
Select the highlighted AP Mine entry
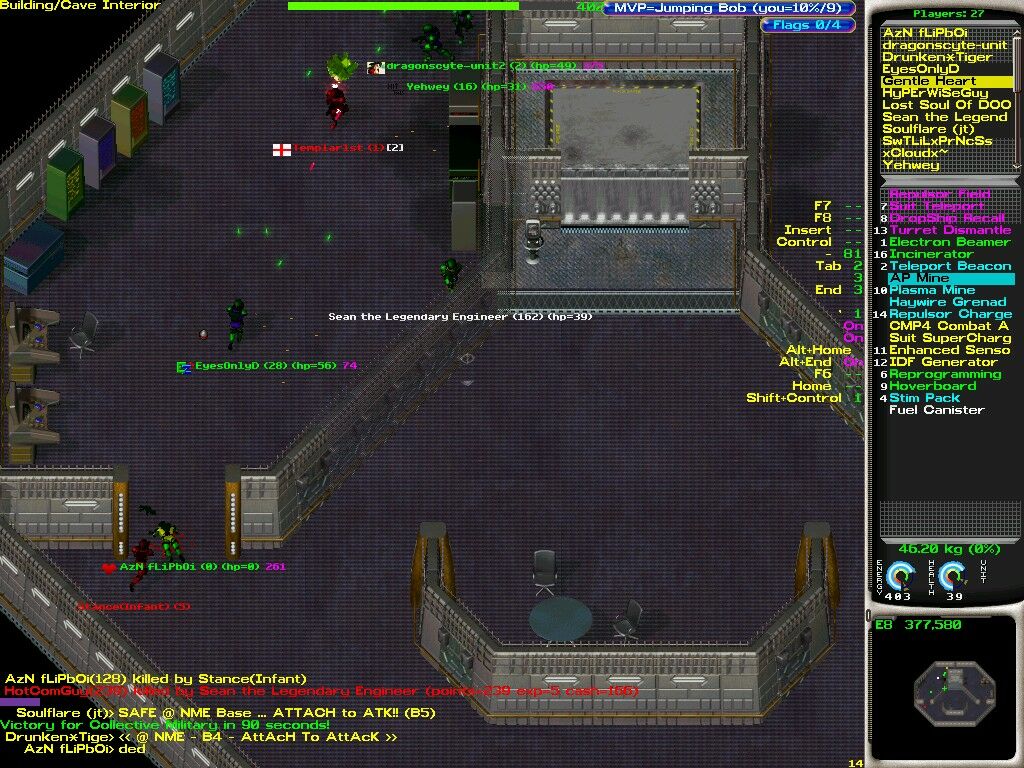[920, 278]
